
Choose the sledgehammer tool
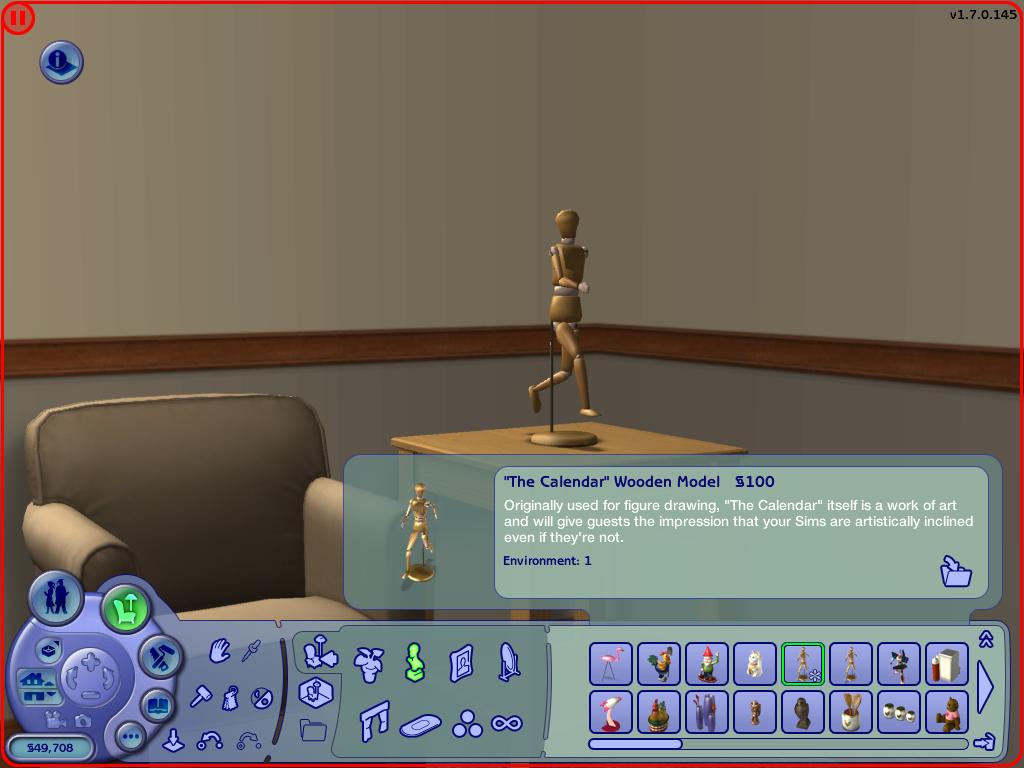click(x=201, y=696)
